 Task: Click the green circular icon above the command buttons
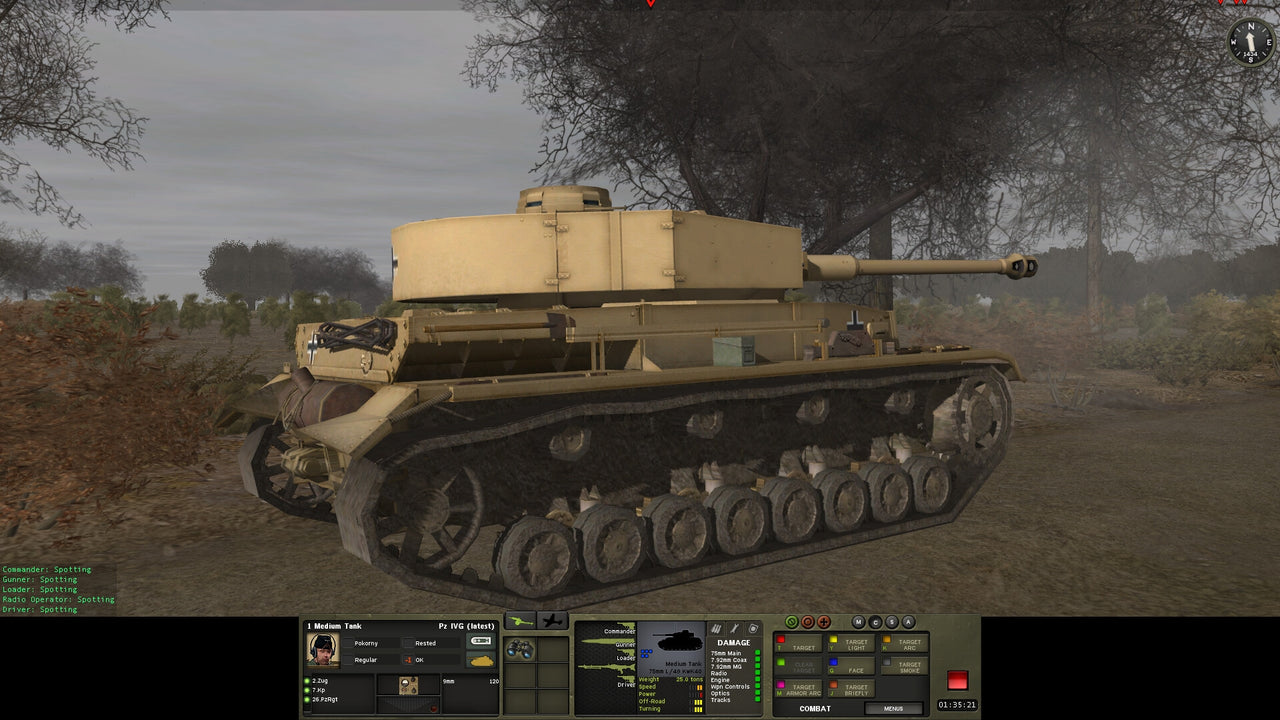pyautogui.click(x=792, y=622)
